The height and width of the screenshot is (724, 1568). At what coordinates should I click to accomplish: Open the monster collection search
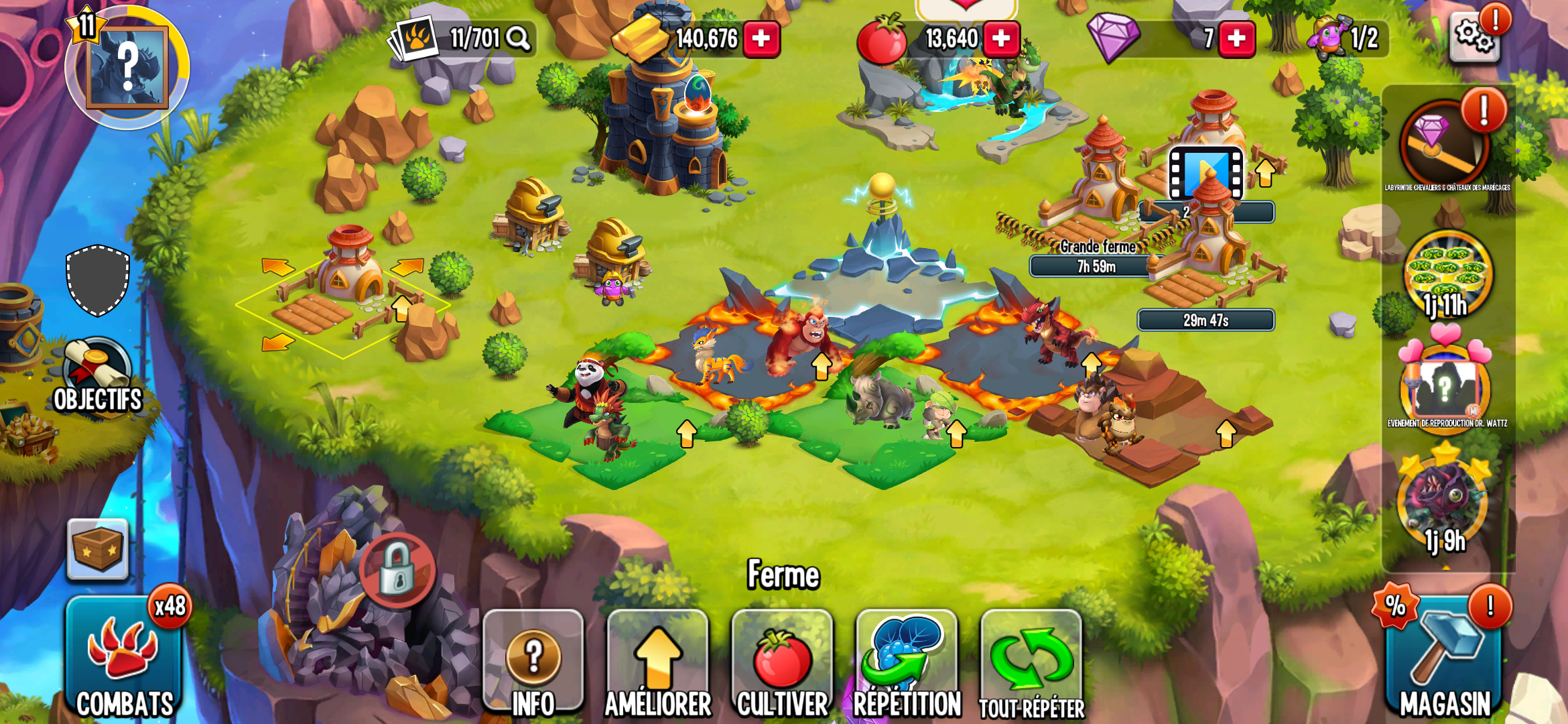coord(517,39)
